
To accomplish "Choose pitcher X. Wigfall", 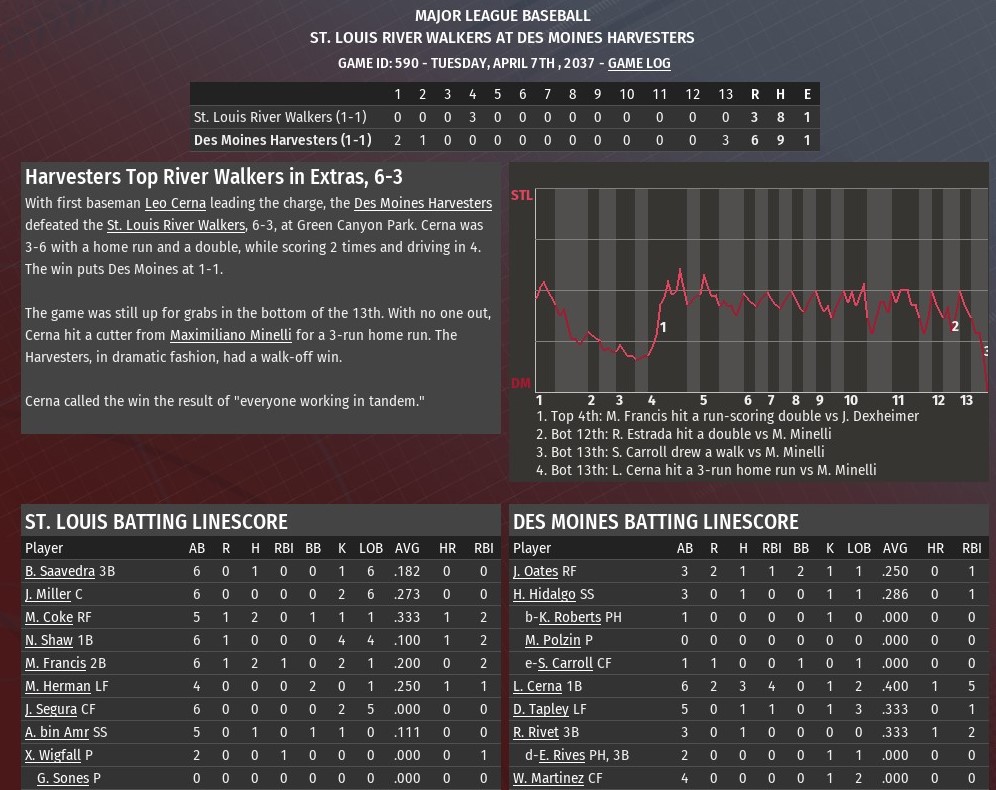I will click(x=53, y=755).
